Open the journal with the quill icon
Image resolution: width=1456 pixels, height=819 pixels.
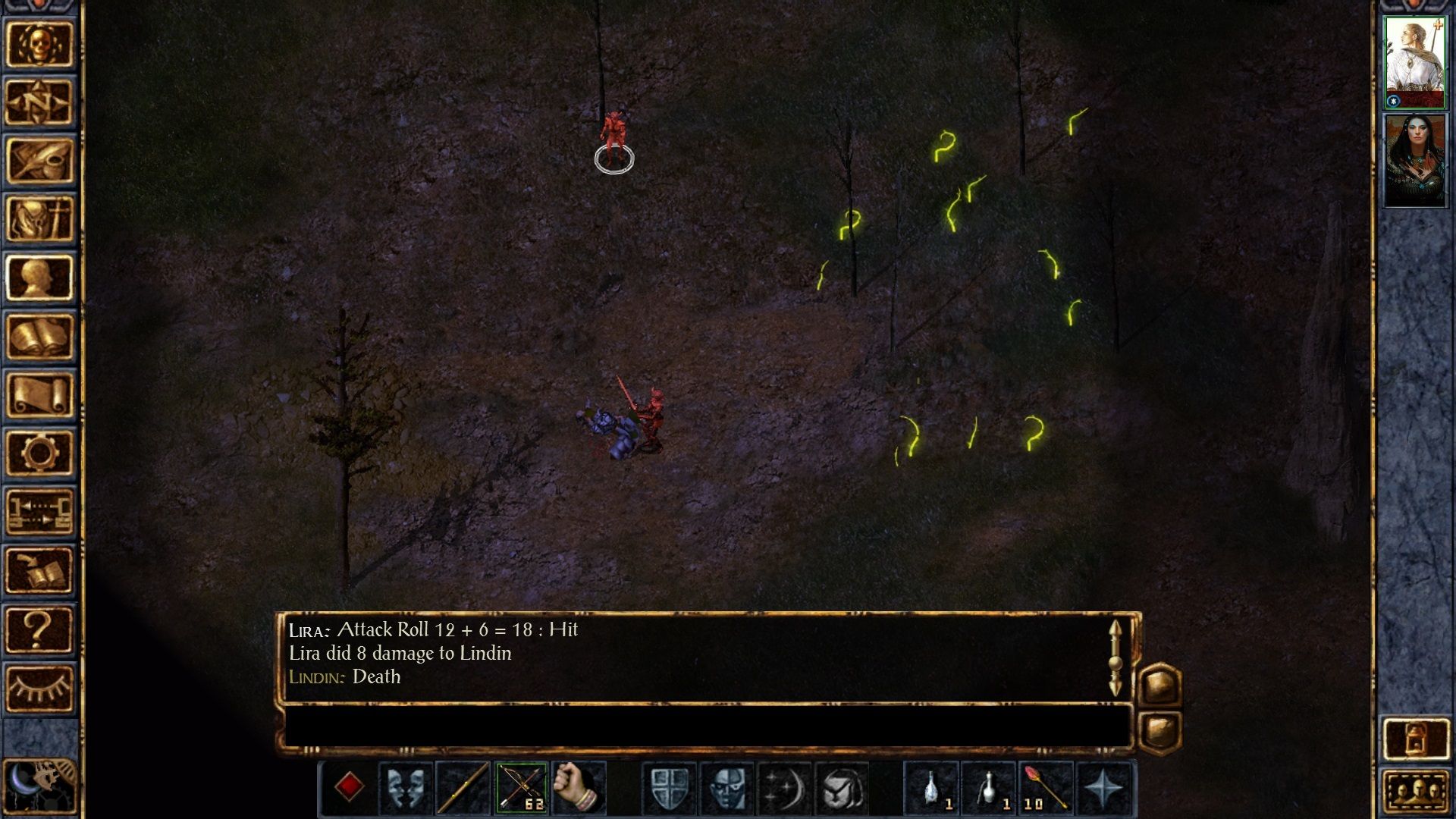tap(39, 161)
